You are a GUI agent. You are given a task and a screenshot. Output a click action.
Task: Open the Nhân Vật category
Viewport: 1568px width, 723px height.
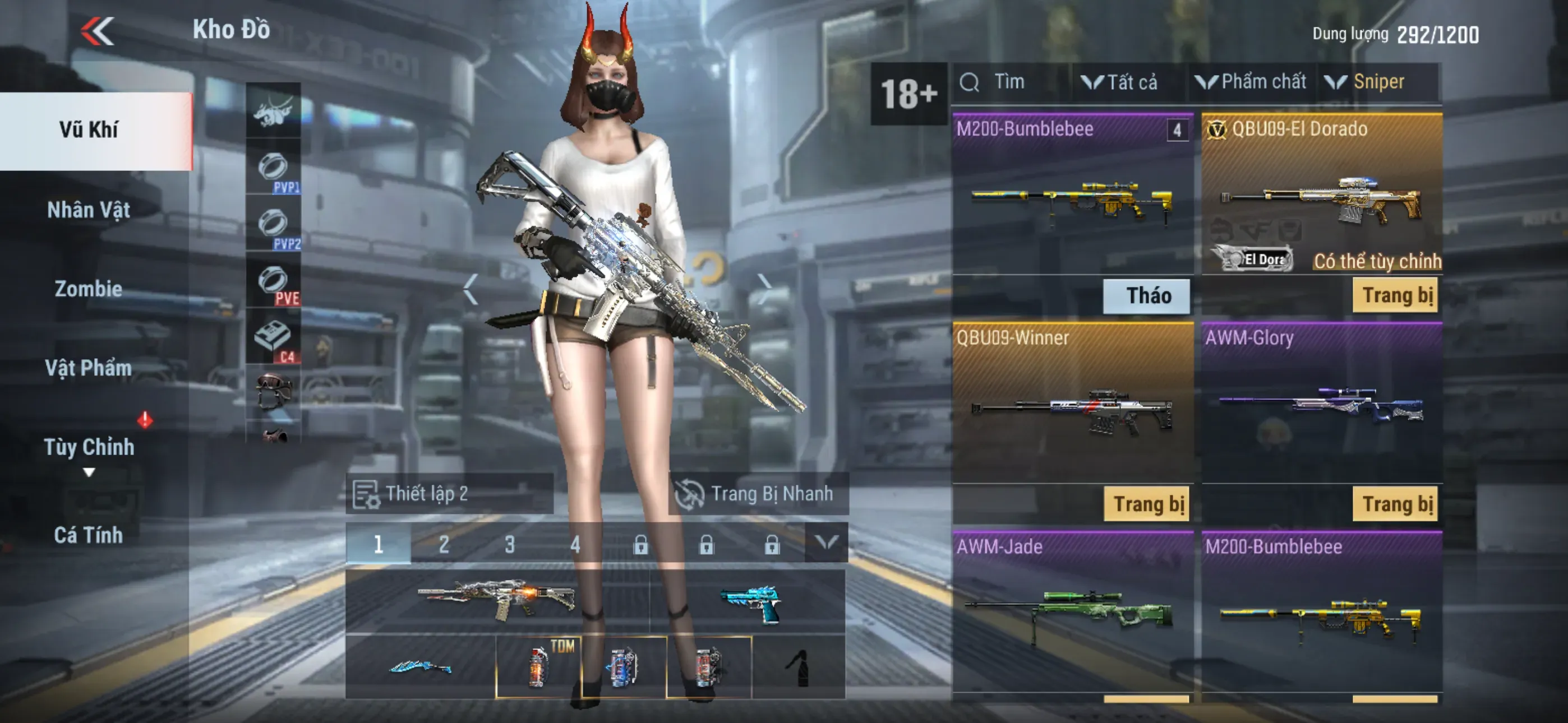pos(89,210)
